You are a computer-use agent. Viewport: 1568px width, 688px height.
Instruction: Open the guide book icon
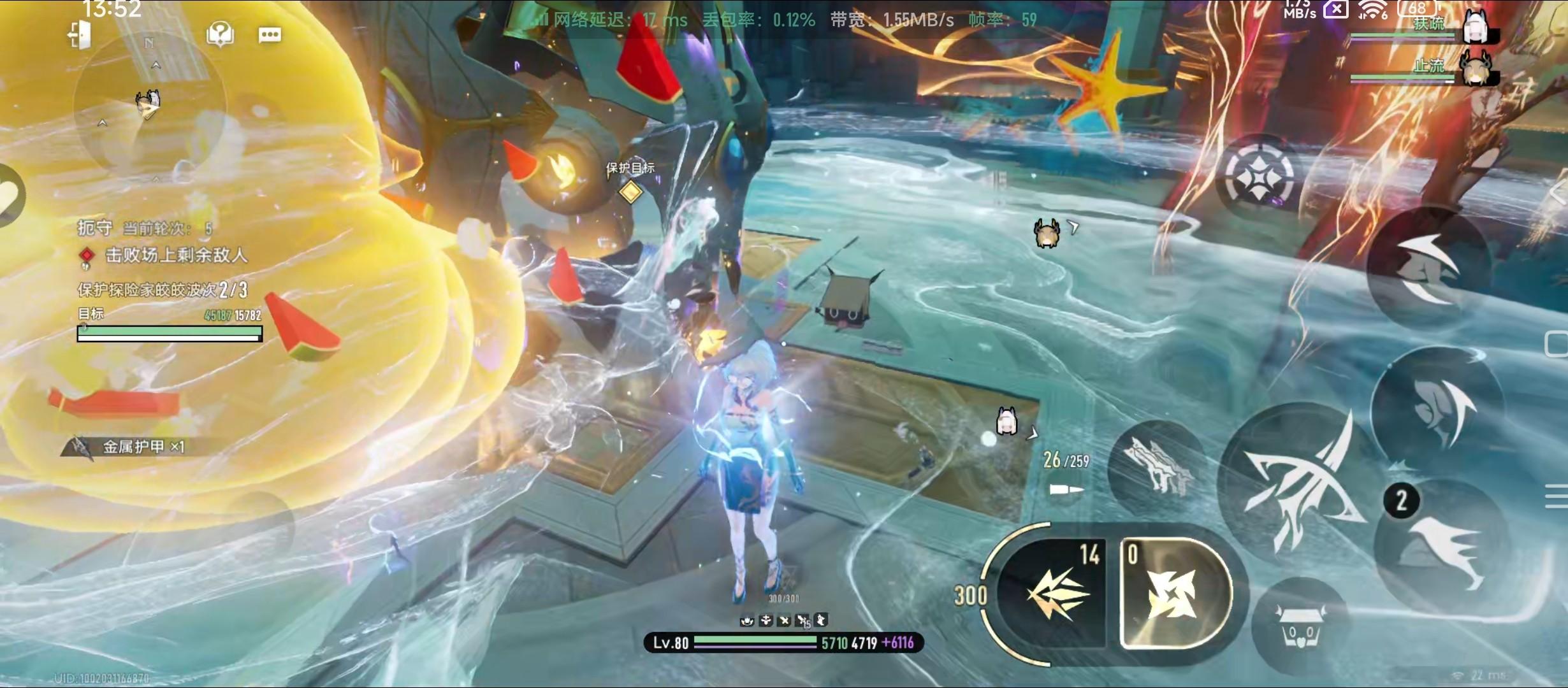tap(221, 34)
